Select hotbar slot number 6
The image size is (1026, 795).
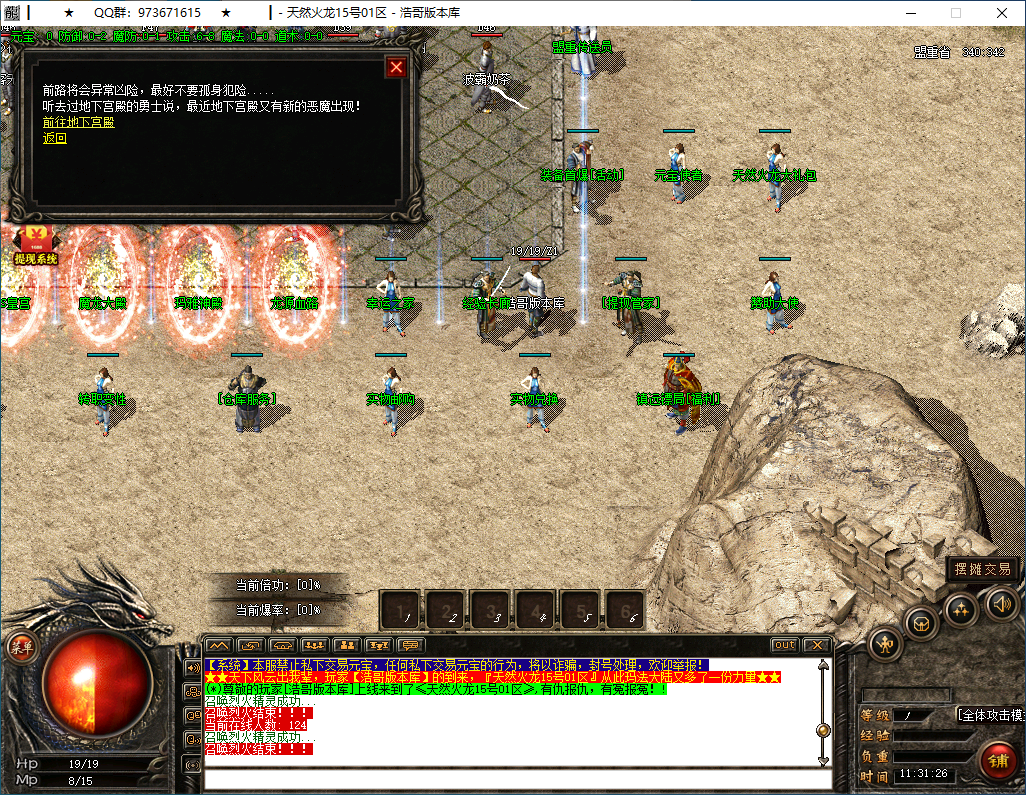pyautogui.click(x=625, y=608)
